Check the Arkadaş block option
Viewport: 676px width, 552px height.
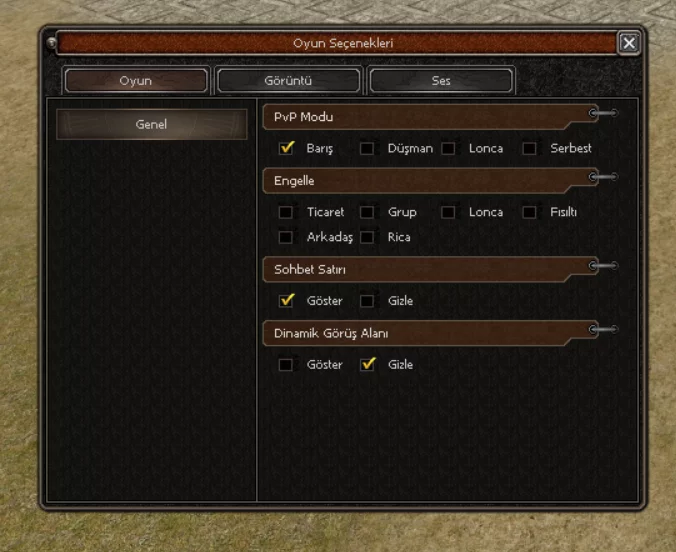click(x=286, y=237)
